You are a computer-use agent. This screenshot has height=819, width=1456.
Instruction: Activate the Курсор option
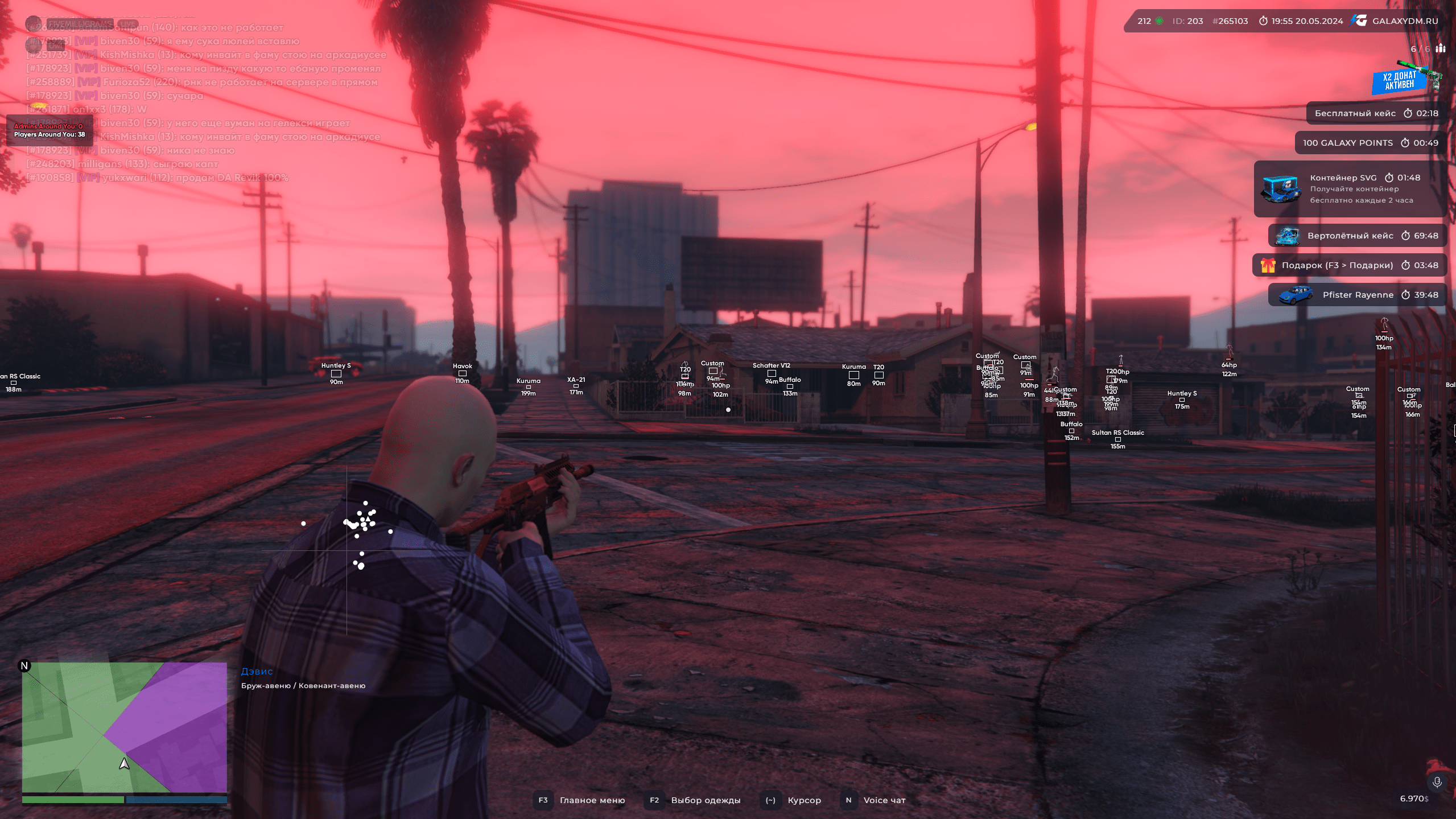coord(804,800)
